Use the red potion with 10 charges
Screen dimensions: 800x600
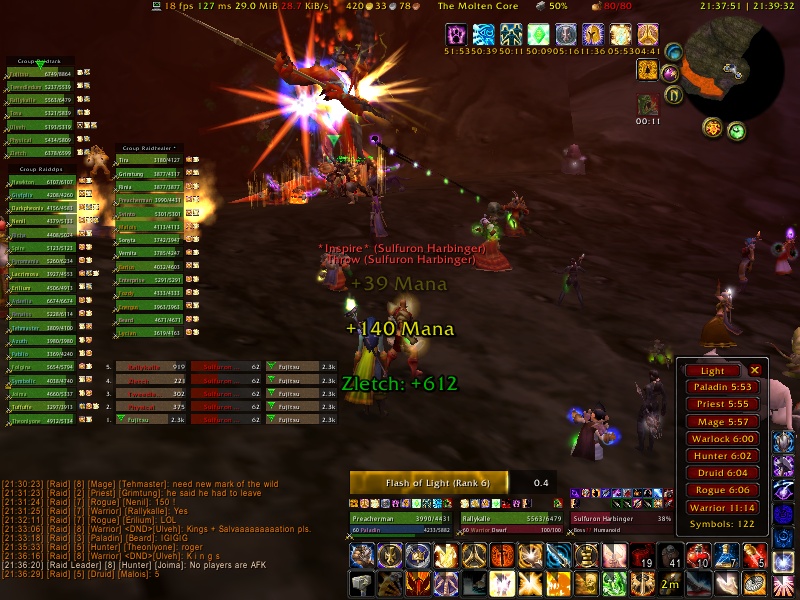pos(699,555)
